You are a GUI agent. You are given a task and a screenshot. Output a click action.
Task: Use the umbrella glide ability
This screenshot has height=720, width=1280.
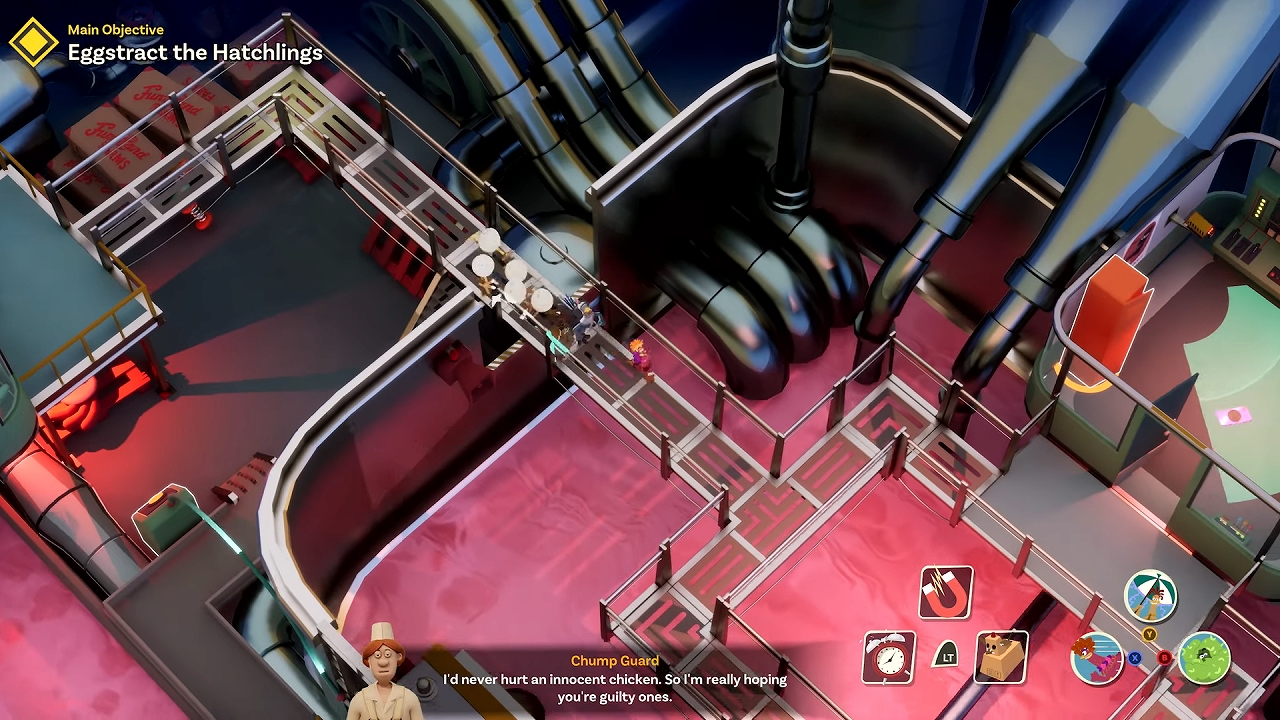(1150, 596)
